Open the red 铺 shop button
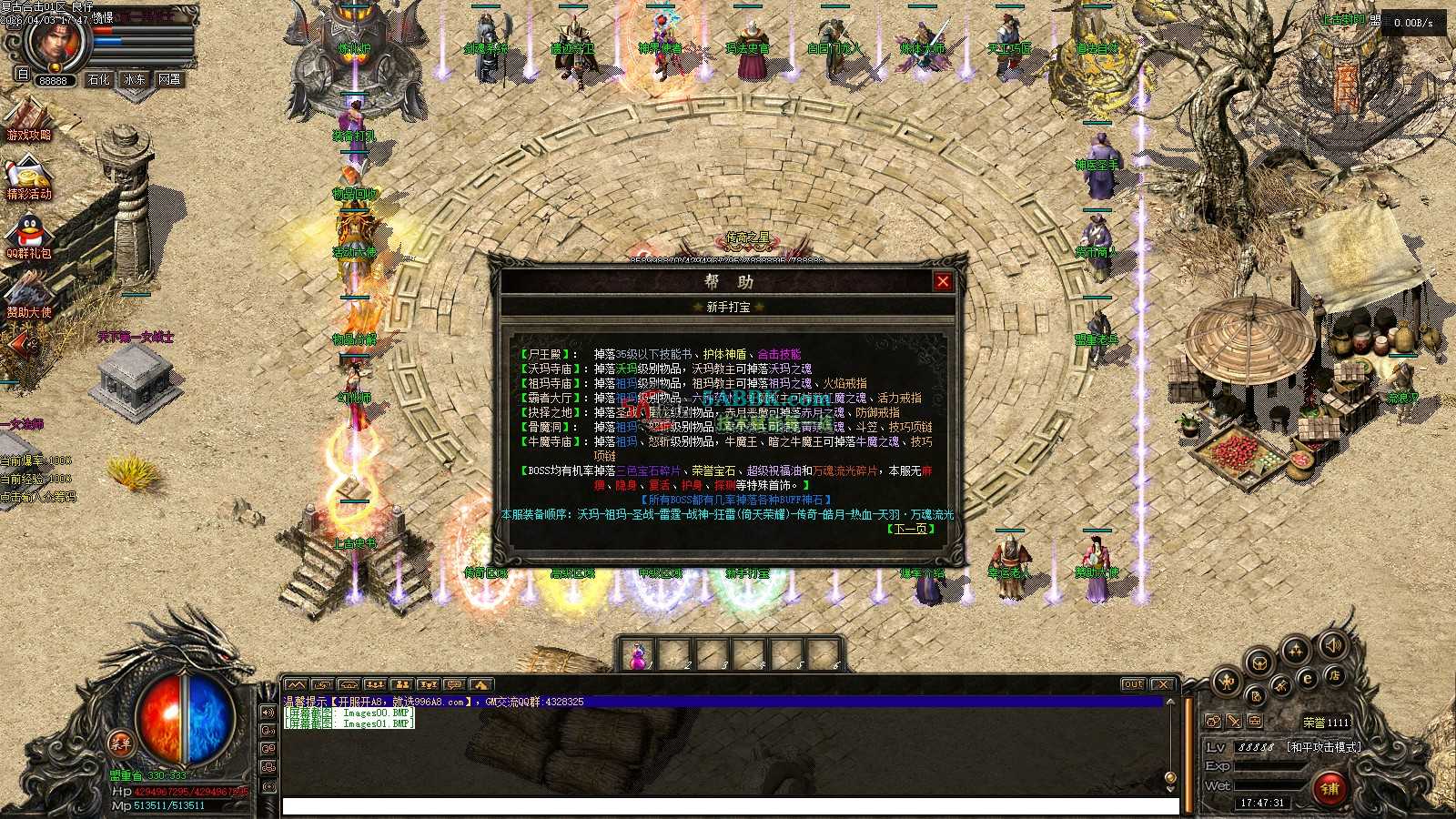1456x819 pixels. point(1330,788)
